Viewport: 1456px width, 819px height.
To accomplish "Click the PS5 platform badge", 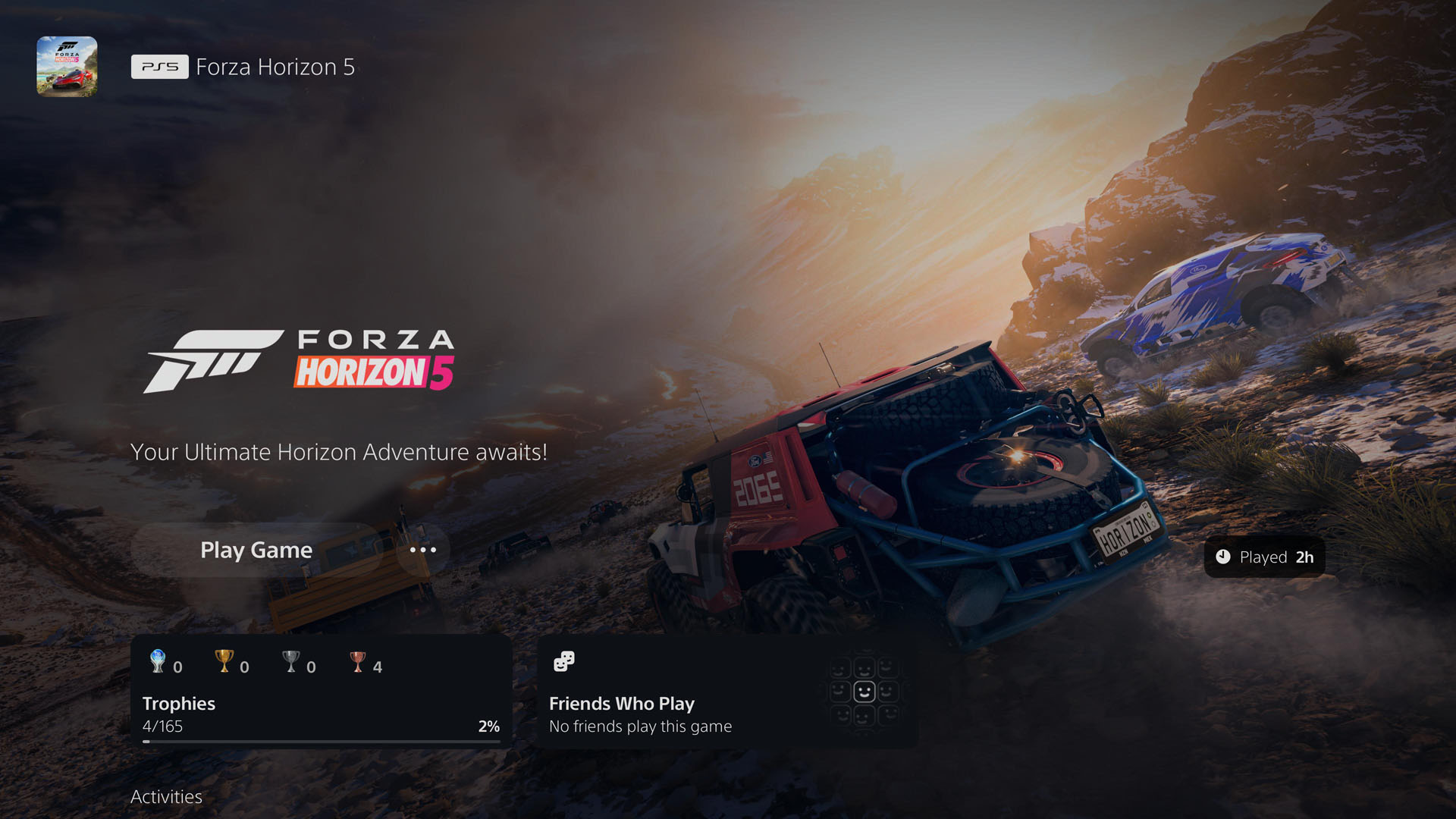I will (159, 67).
